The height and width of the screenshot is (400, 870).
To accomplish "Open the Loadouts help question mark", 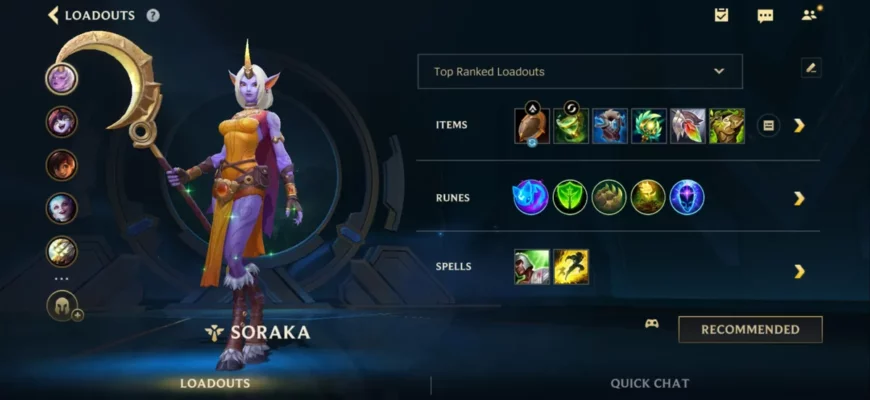I will (153, 15).
